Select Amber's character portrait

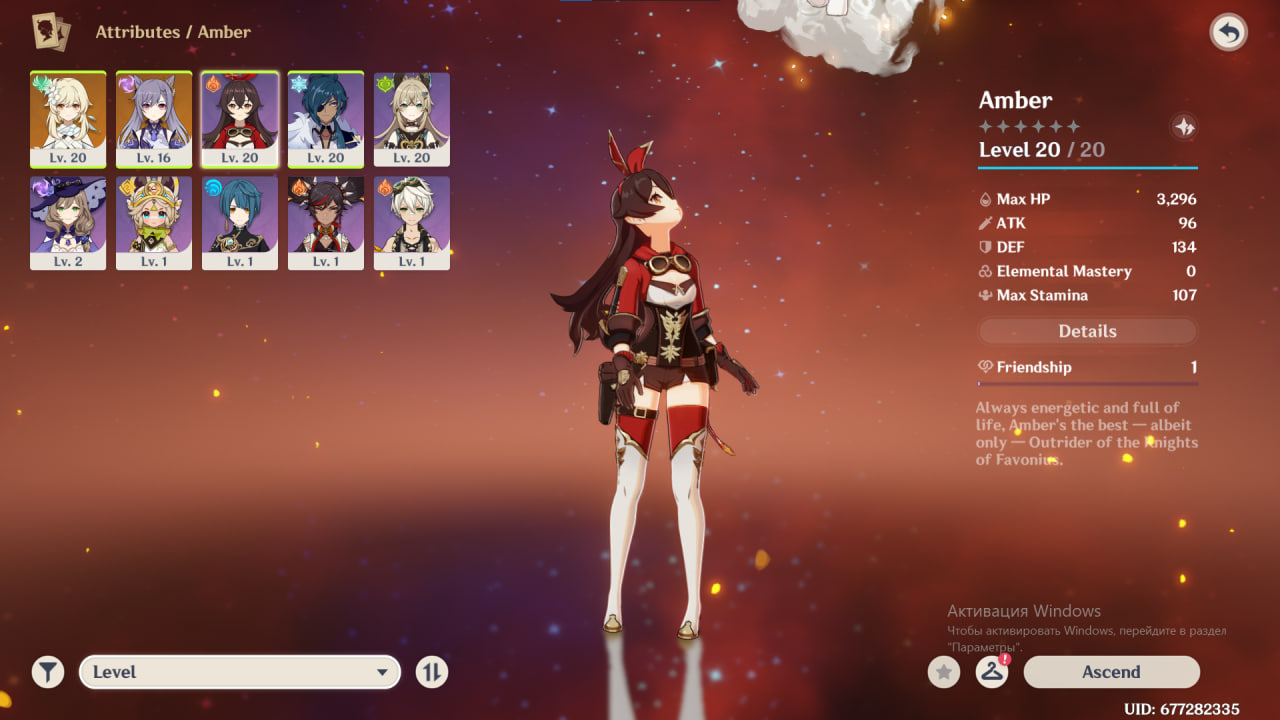click(240, 119)
